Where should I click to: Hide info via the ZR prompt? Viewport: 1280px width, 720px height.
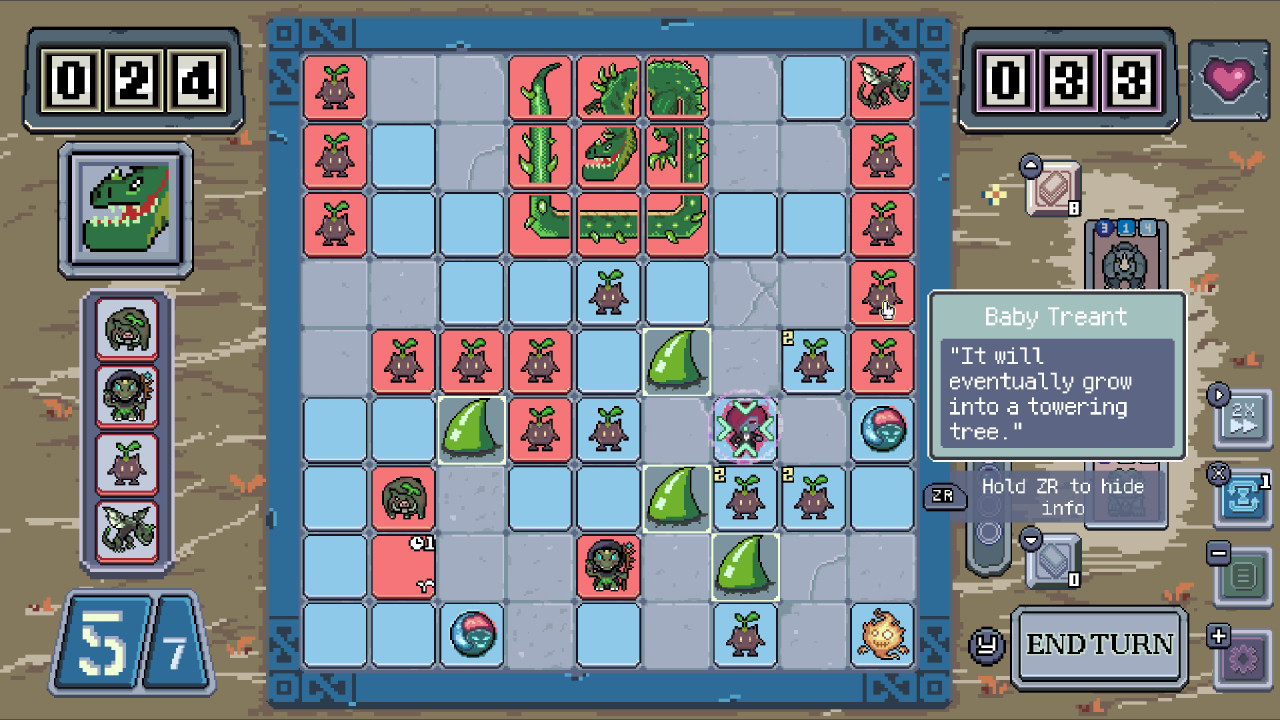pos(944,497)
